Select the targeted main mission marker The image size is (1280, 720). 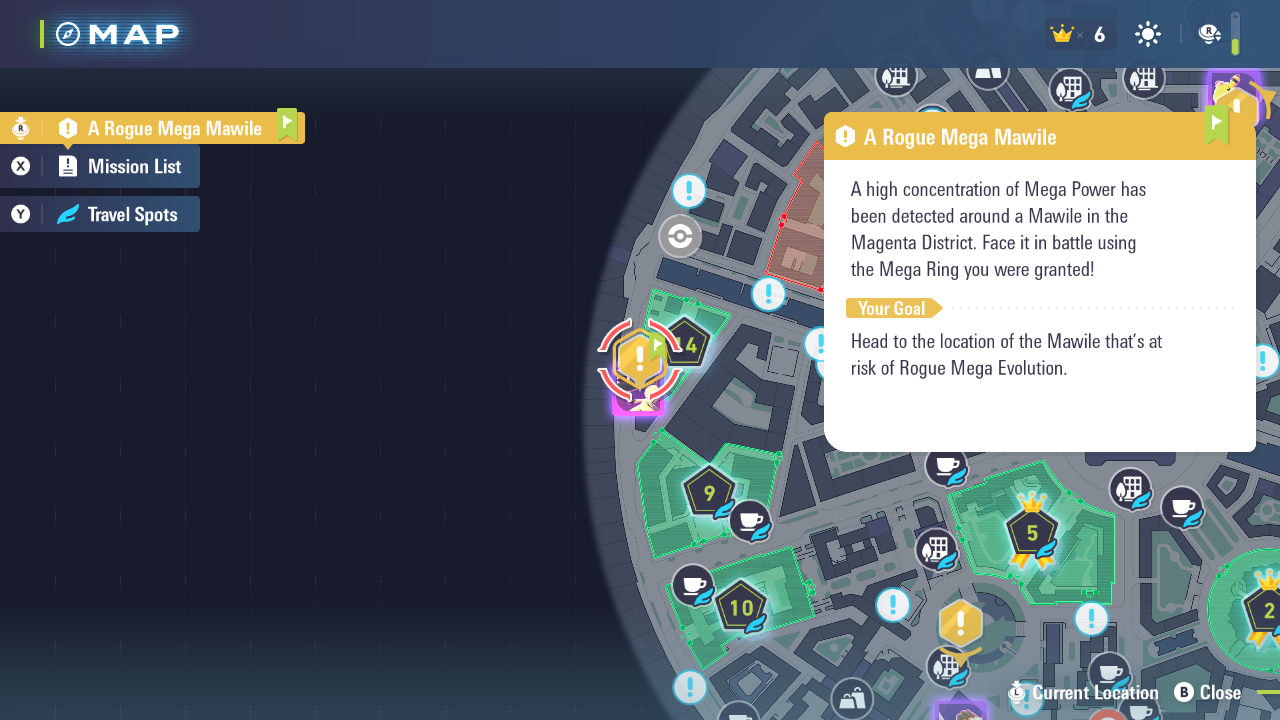tap(639, 360)
